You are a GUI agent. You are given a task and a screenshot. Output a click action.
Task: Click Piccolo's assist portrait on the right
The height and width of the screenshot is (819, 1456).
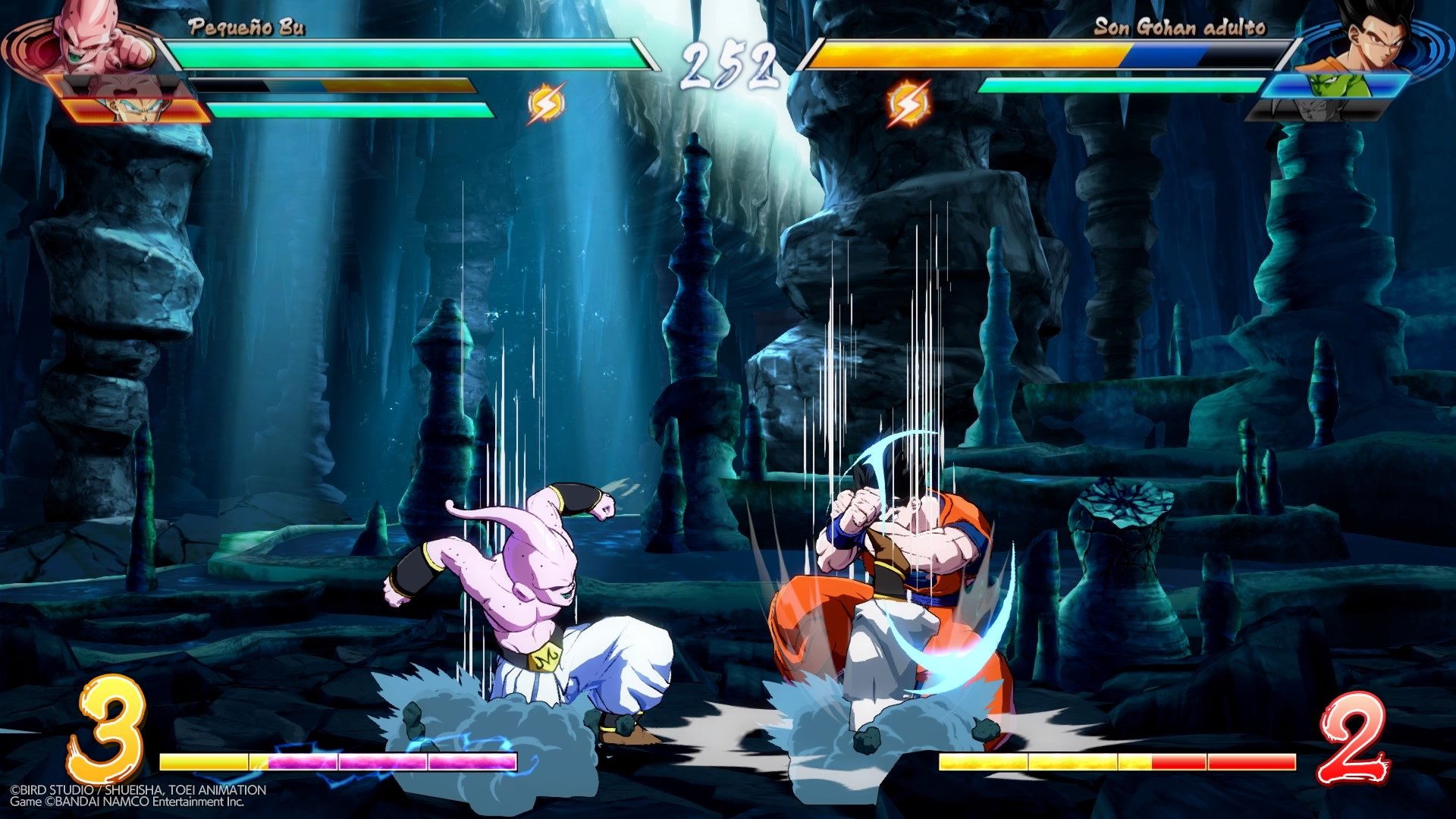1338,85
